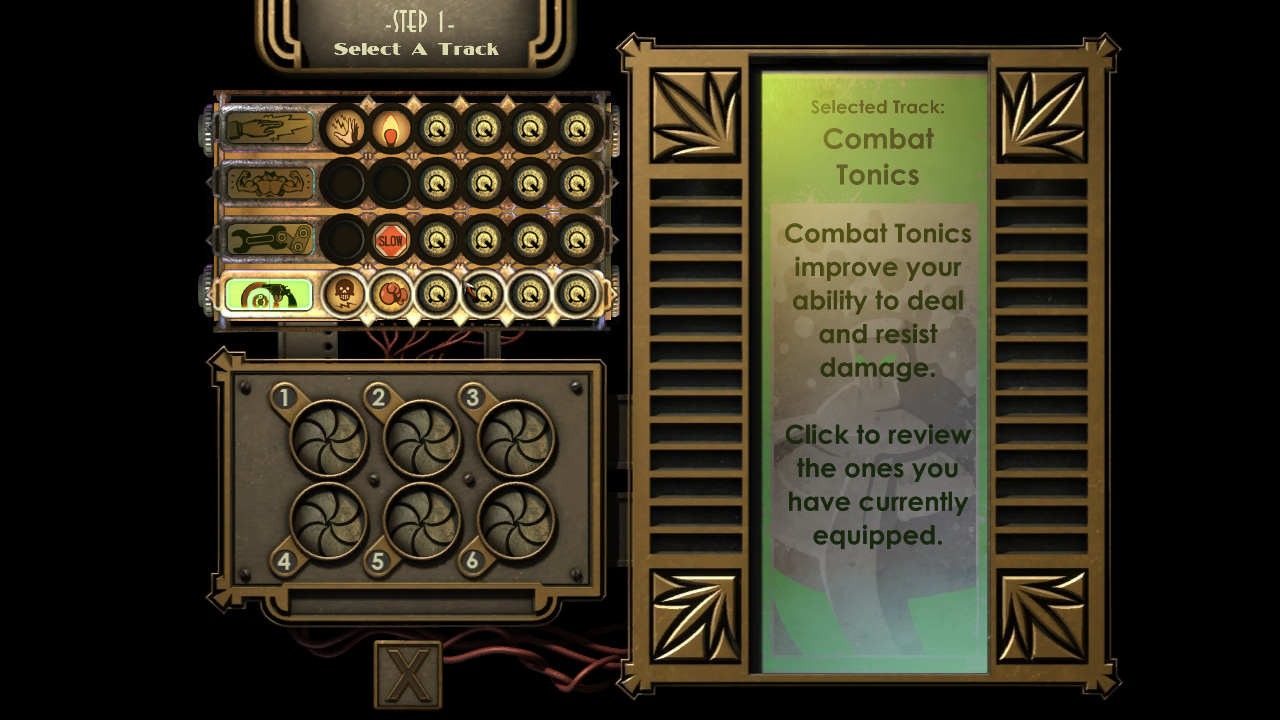1280x720 pixels.
Task: Select the highlighted Combat Tonics revolver track
Action: (x=269, y=295)
